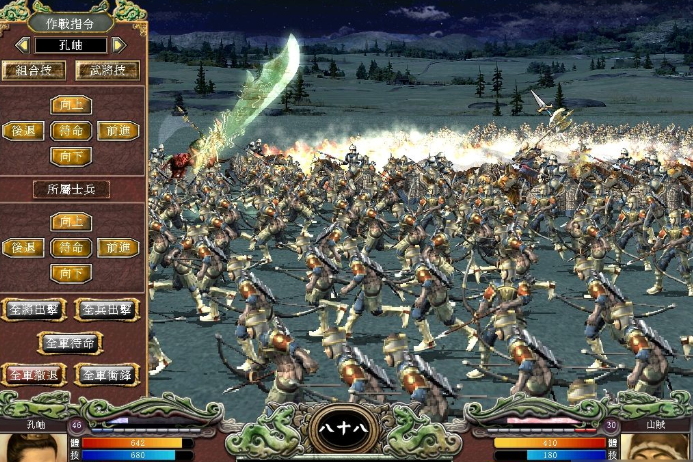Viewport: 693px width, 462px height.
Task: Move 所屬士兵 soldiers 向上
Action: coord(70,222)
